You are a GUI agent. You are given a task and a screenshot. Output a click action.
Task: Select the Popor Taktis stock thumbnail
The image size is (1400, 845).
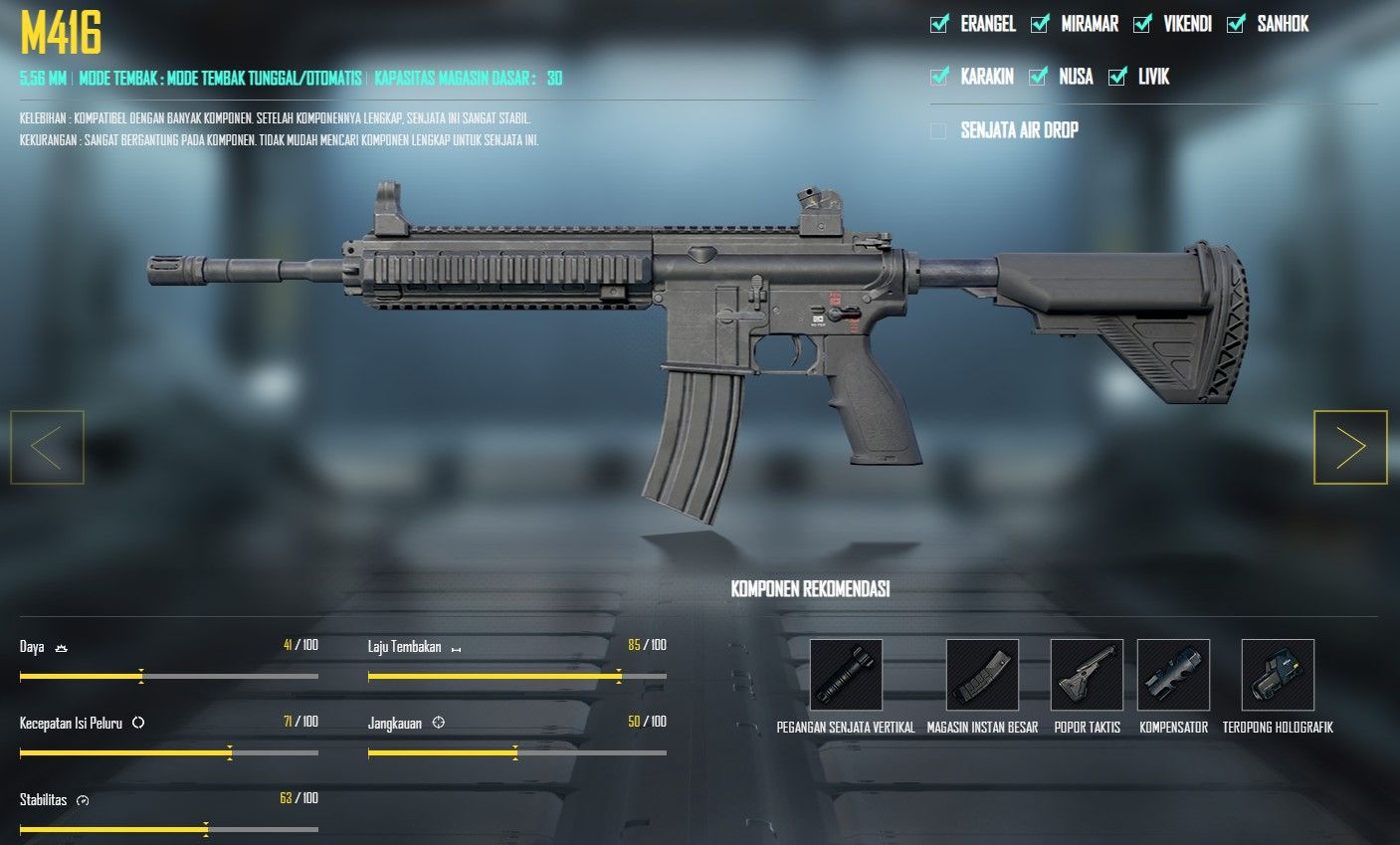click(1087, 675)
